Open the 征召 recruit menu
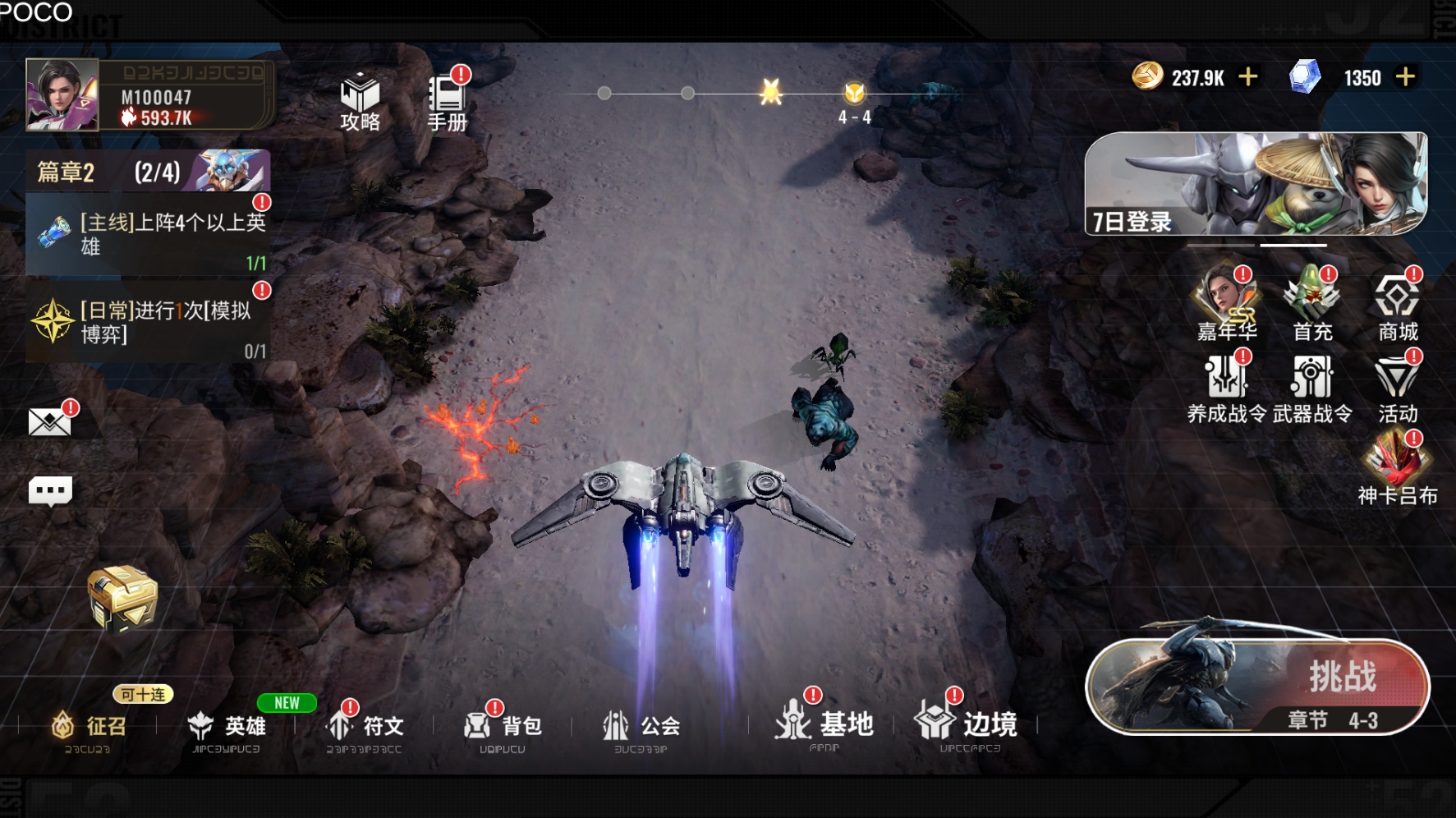The width and height of the screenshot is (1456, 818). (90, 726)
